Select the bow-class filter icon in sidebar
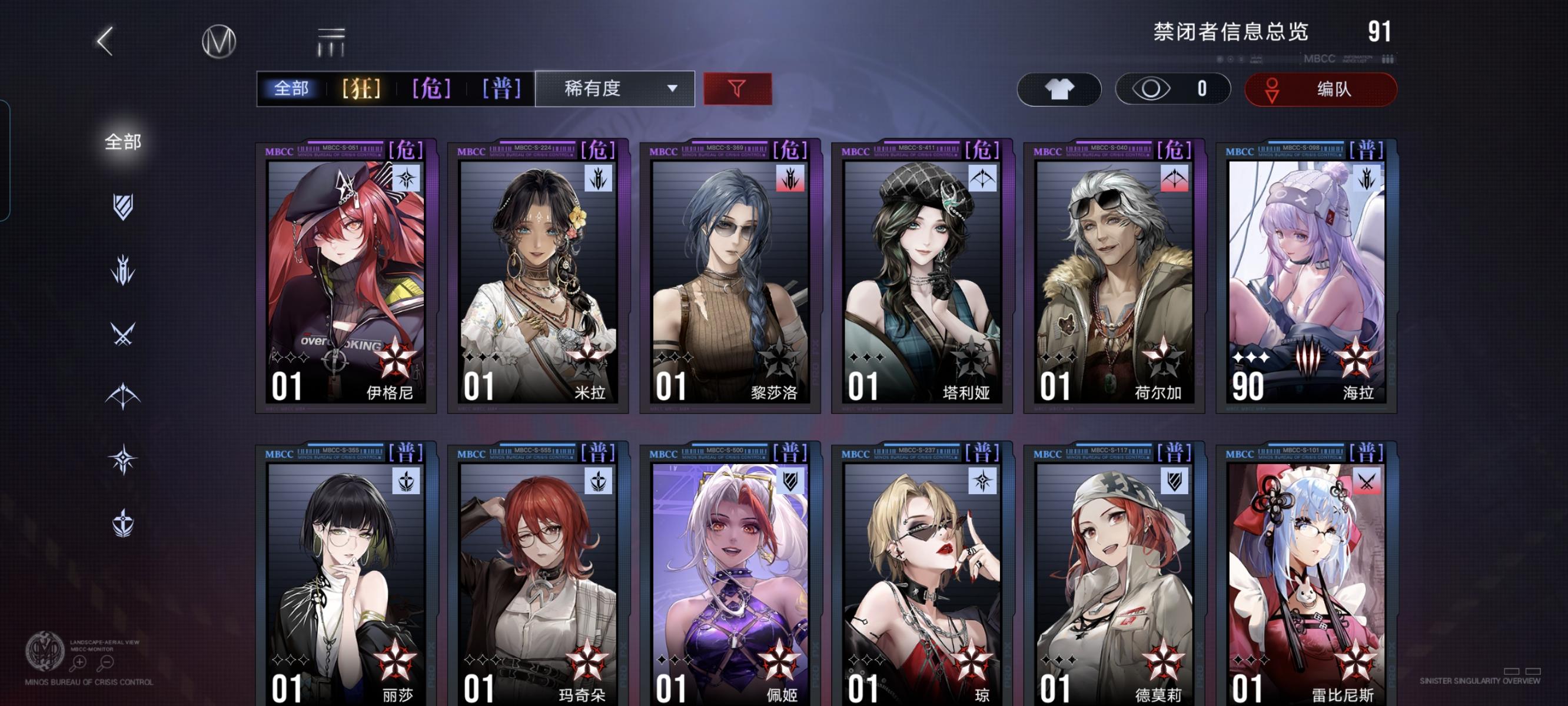The height and width of the screenshot is (706, 1568). tap(124, 396)
